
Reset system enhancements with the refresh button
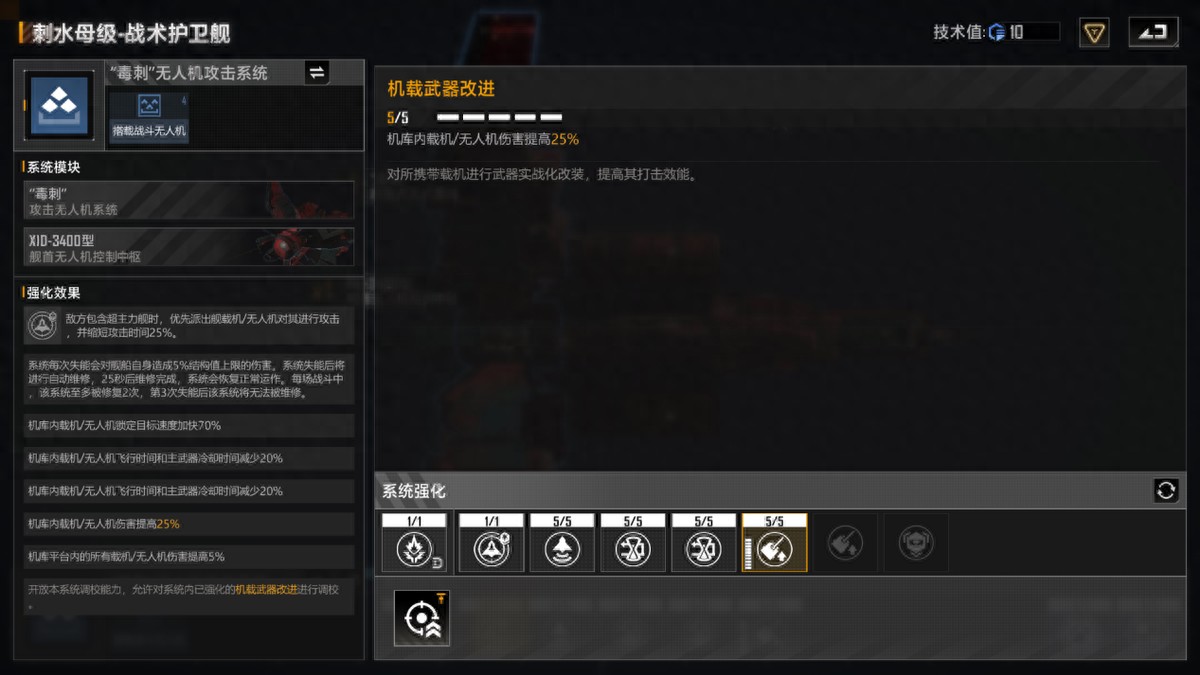pos(1165,490)
